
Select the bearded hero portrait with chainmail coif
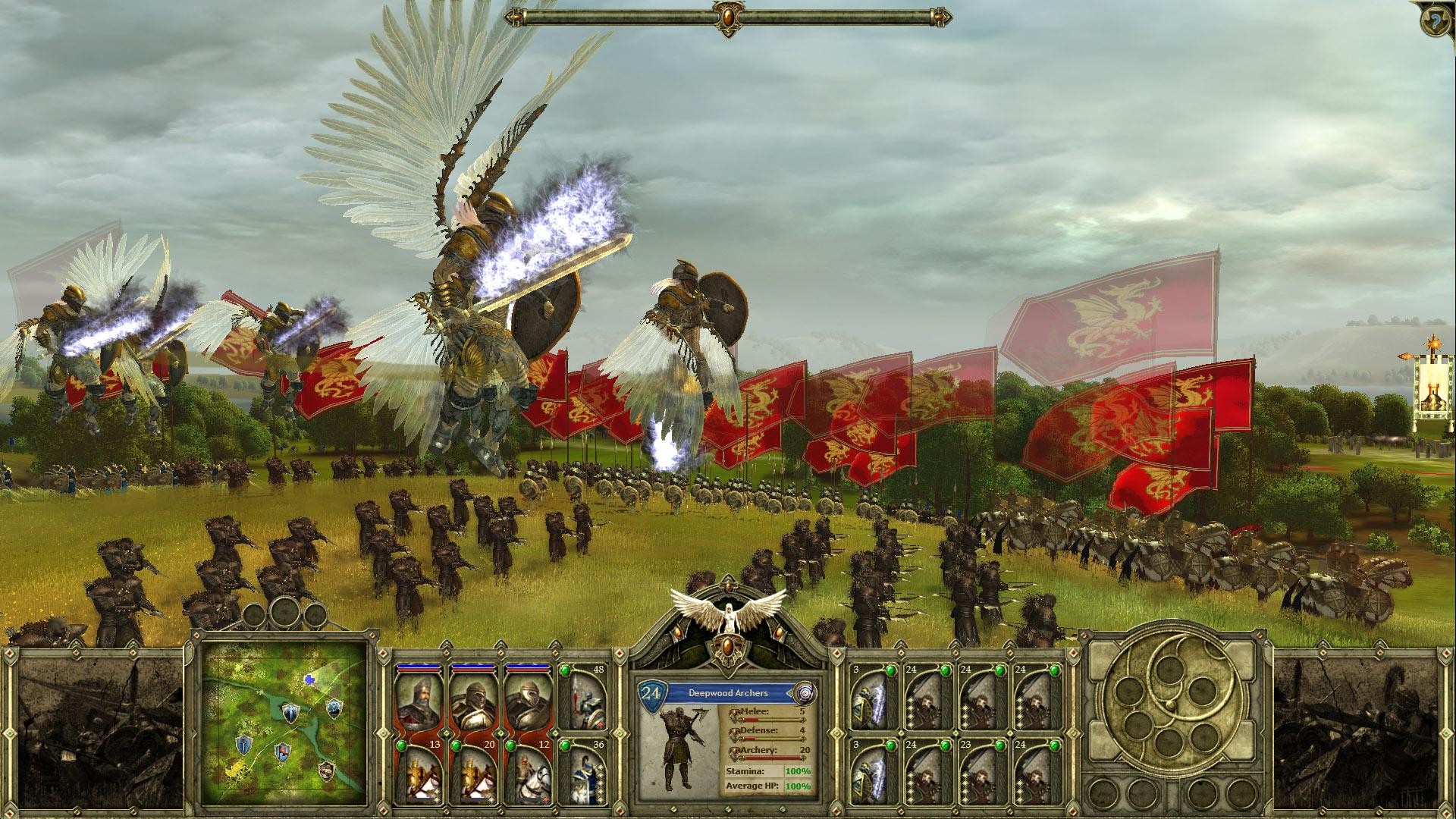coord(419,703)
